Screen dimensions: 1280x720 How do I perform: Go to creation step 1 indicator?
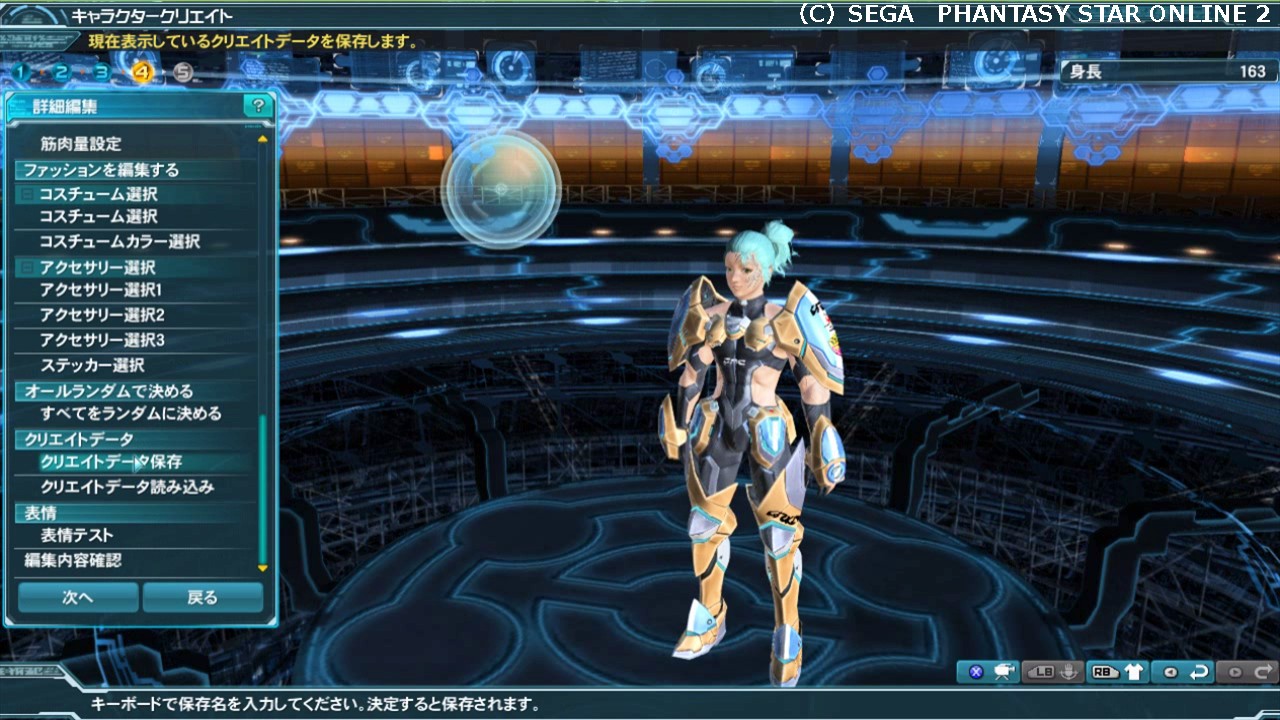click(21, 72)
